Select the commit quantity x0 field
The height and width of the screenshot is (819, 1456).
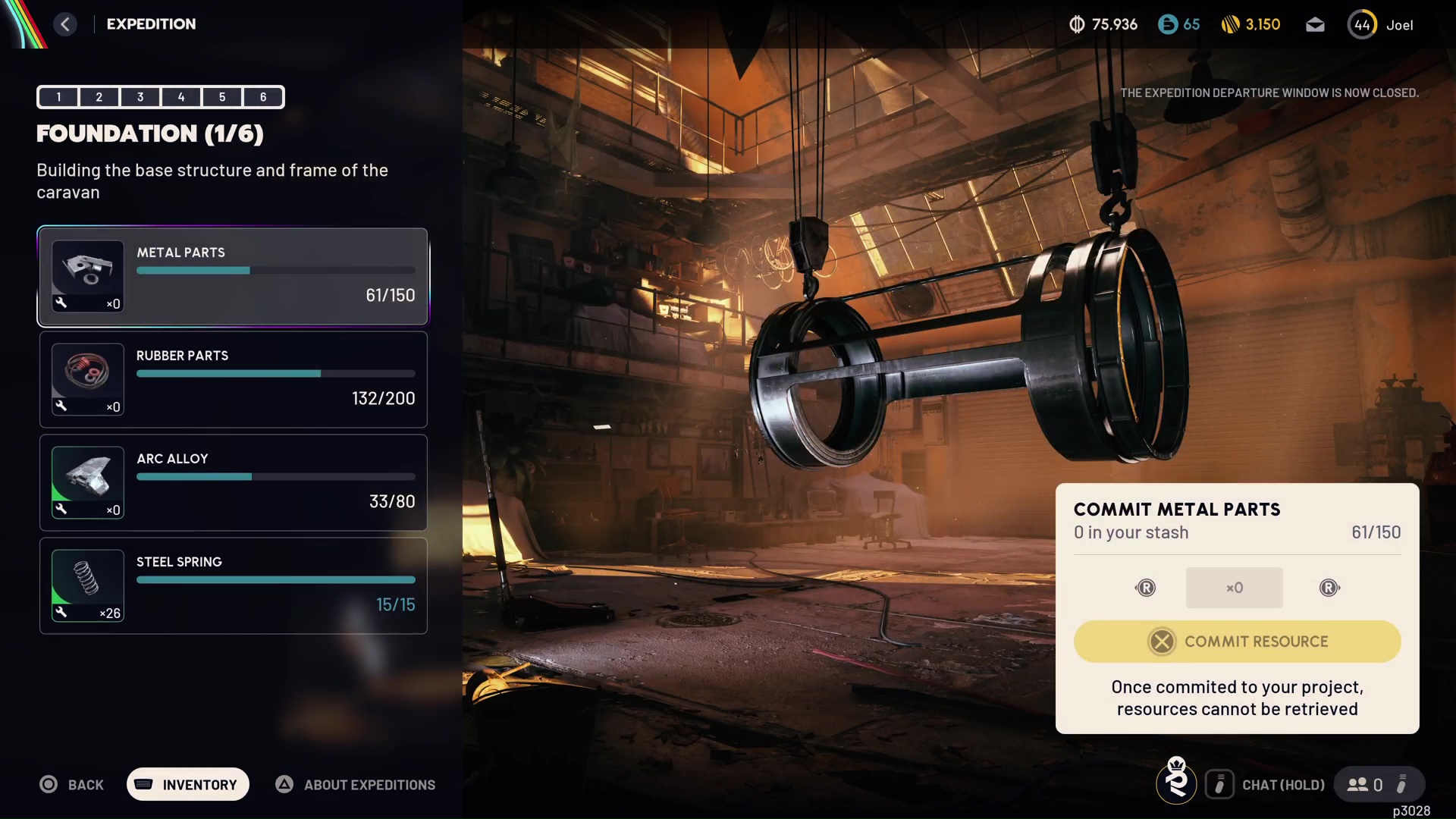pyautogui.click(x=1234, y=588)
